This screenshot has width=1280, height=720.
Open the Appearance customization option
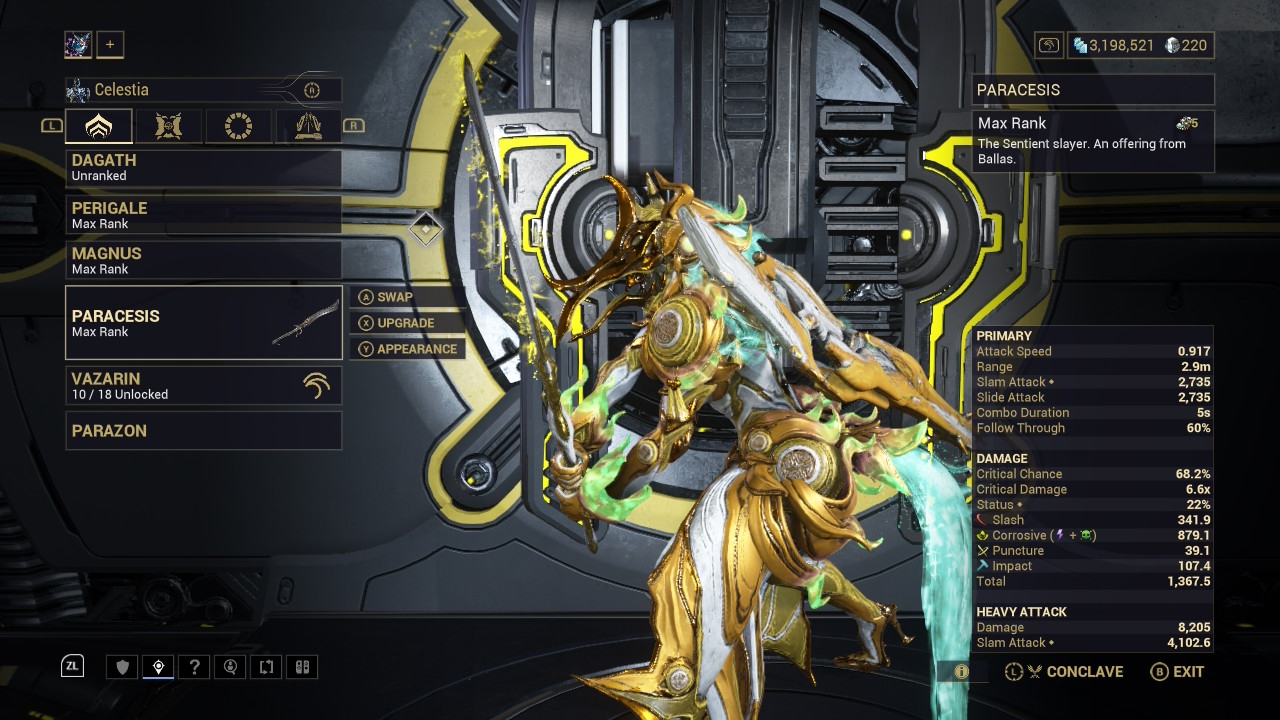tap(408, 349)
